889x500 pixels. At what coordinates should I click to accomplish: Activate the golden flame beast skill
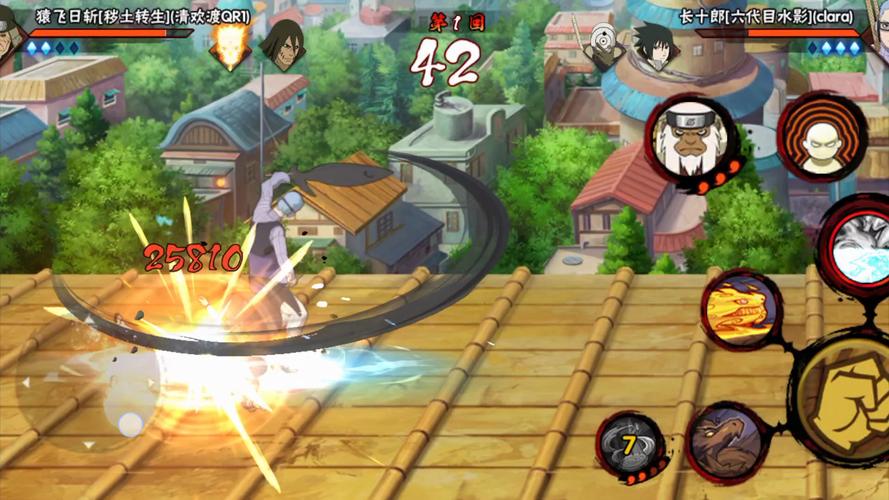pyautogui.click(x=741, y=309)
